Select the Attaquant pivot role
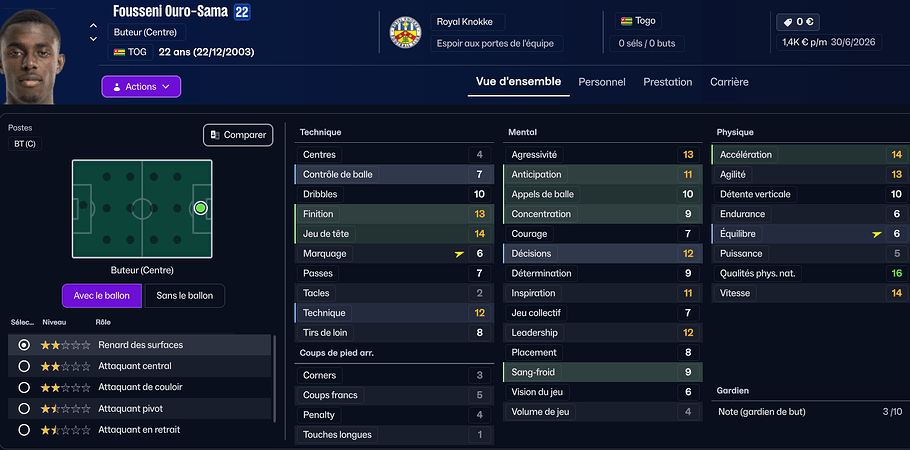The height and width of the screenshot is (450, 910). pyautogui.click(x=24, y=409)
